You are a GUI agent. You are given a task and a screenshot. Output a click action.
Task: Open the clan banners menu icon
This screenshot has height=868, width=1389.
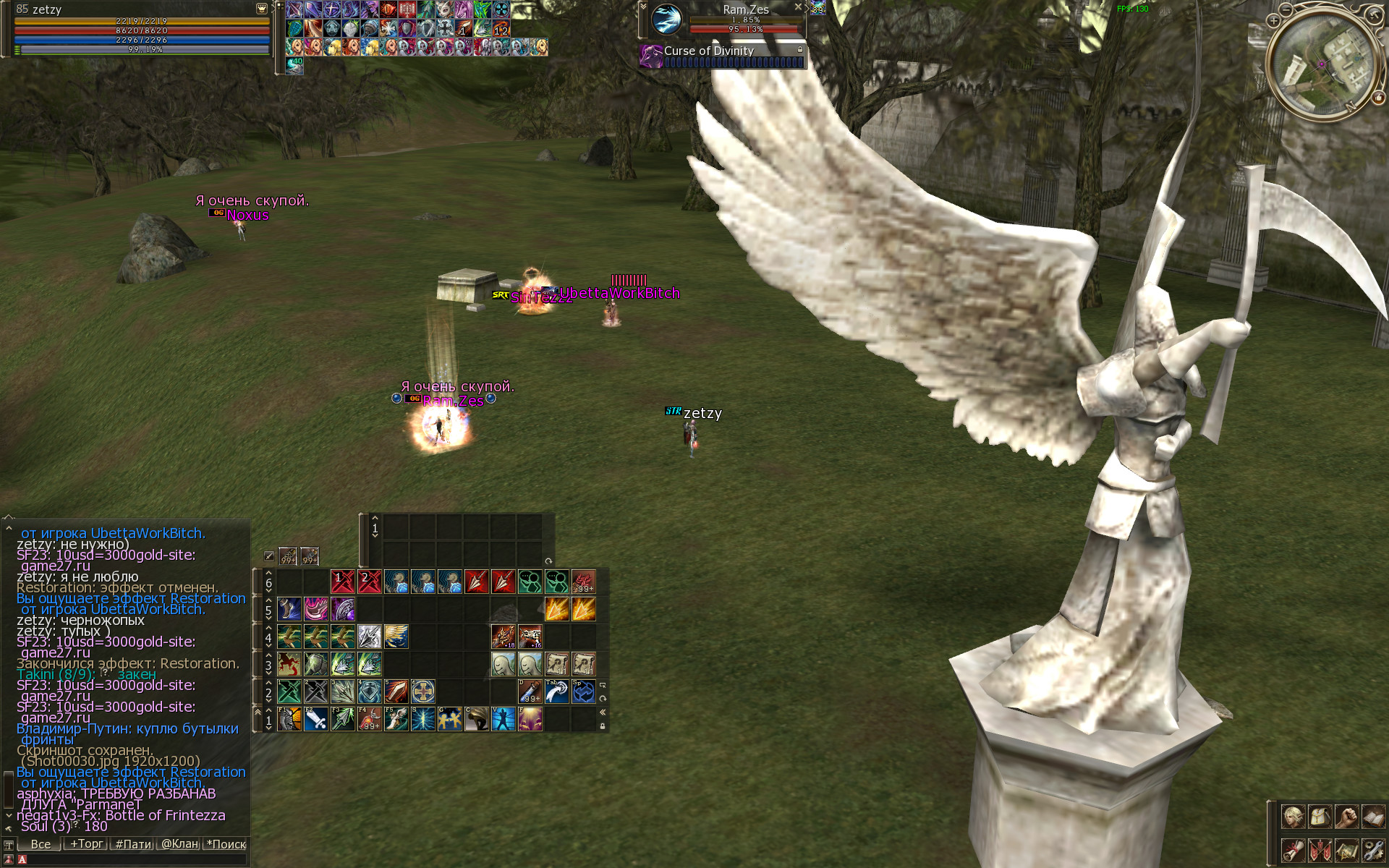(1320, 849)
